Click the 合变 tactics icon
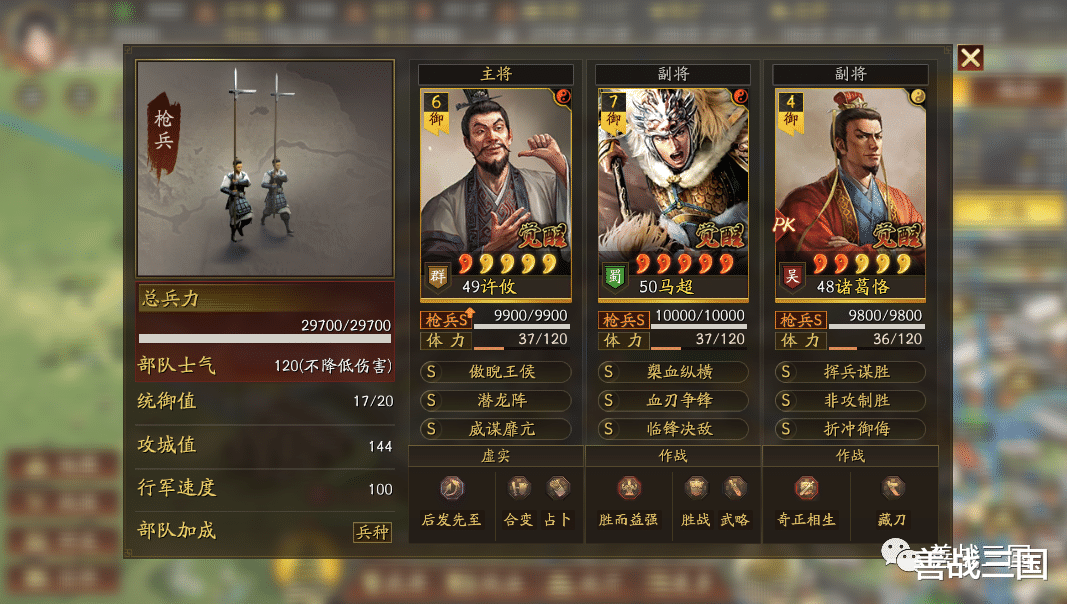Viewport: 1067px width, 604px height. point(518,489)
